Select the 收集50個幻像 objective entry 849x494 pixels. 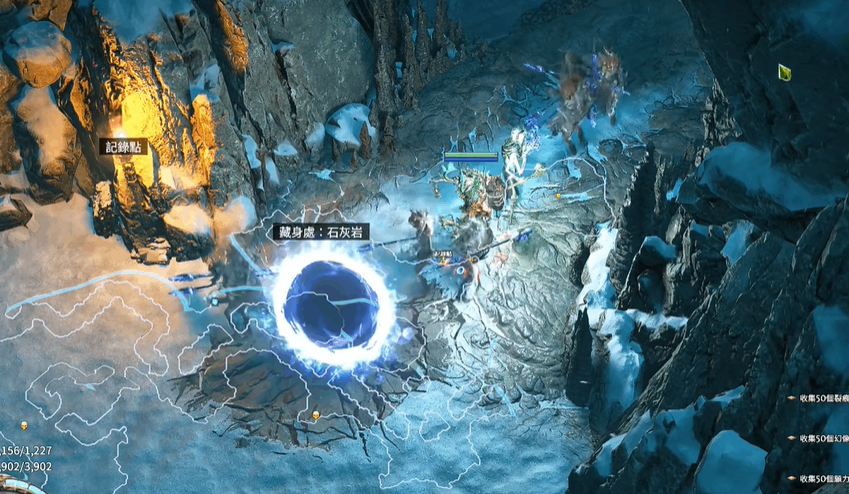822,438
